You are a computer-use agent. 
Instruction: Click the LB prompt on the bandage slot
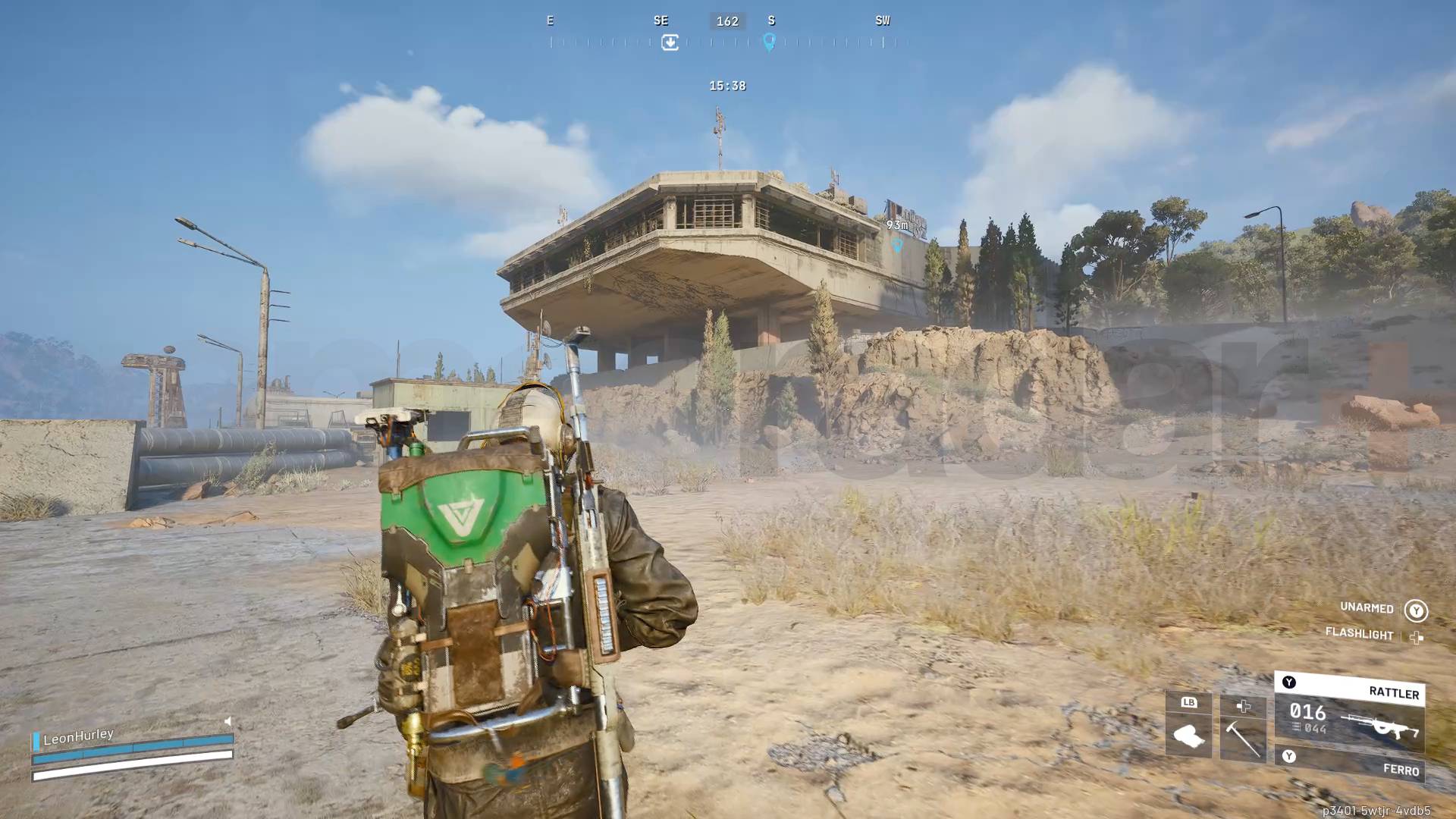point(1190,704)
